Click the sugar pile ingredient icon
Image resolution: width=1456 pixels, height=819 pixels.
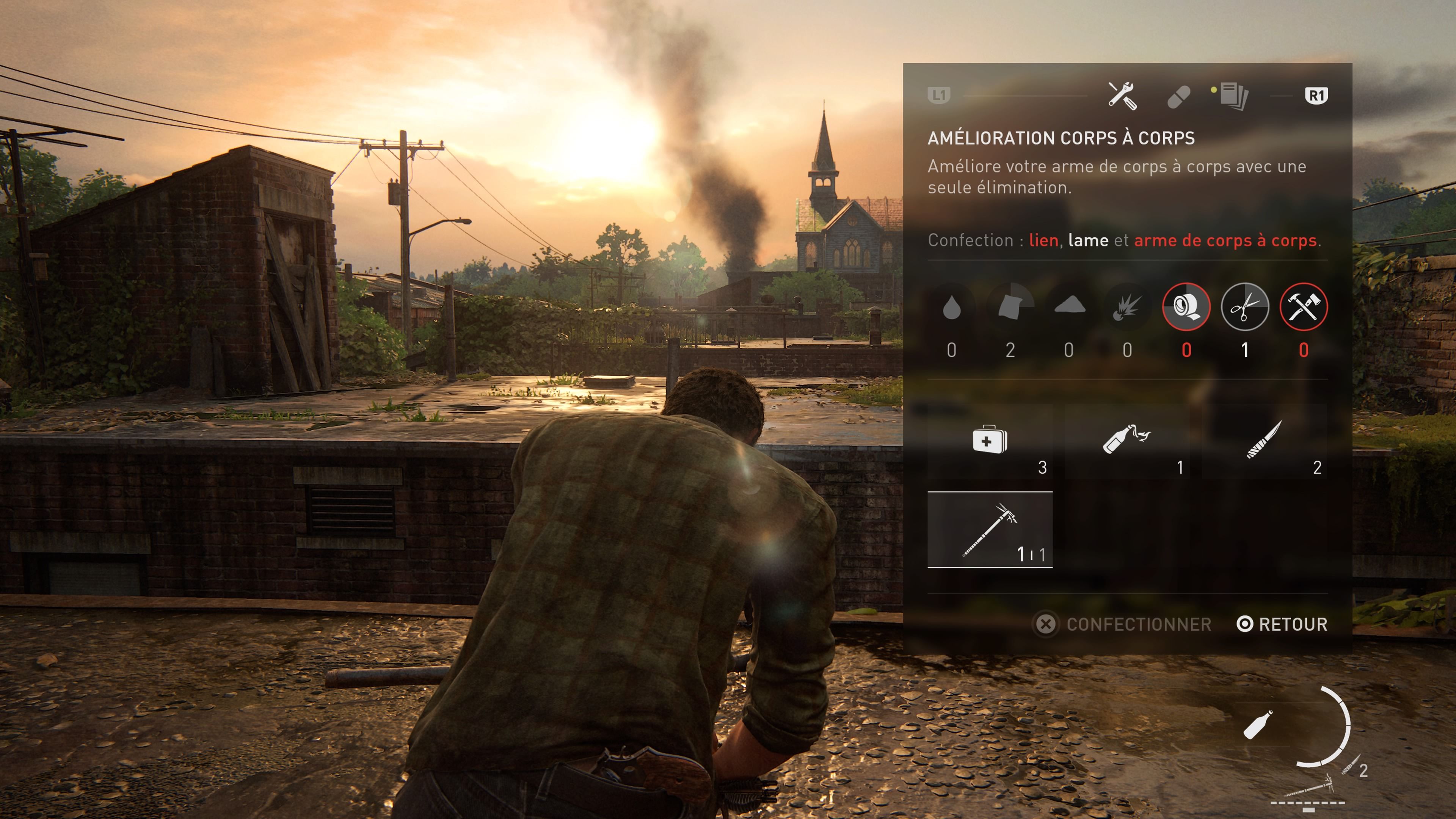click(1069, 307)
